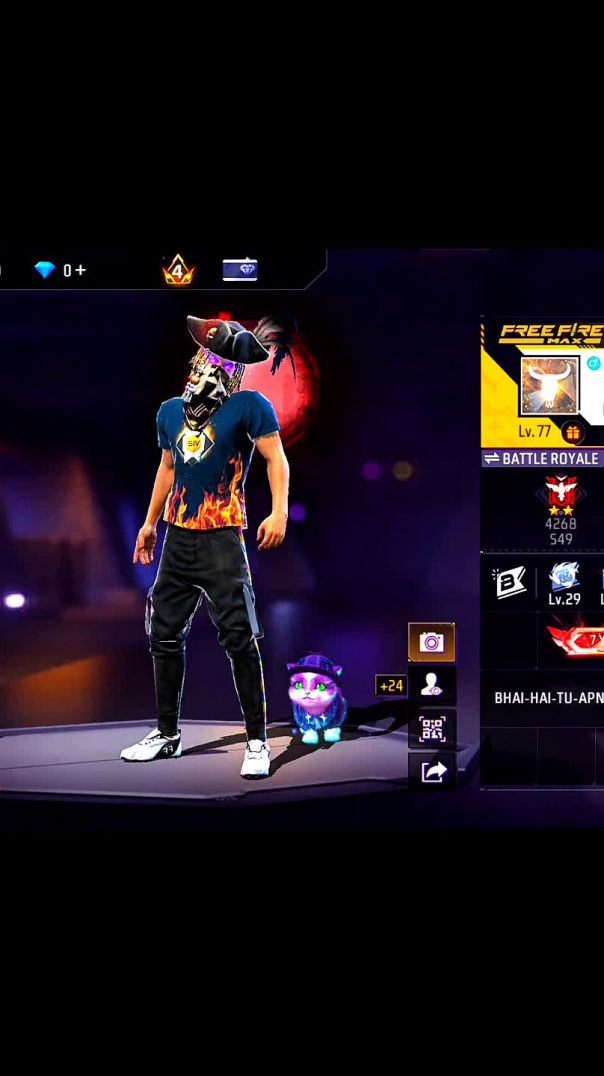Select the Lv.29 blue badge

click(564, 580)
